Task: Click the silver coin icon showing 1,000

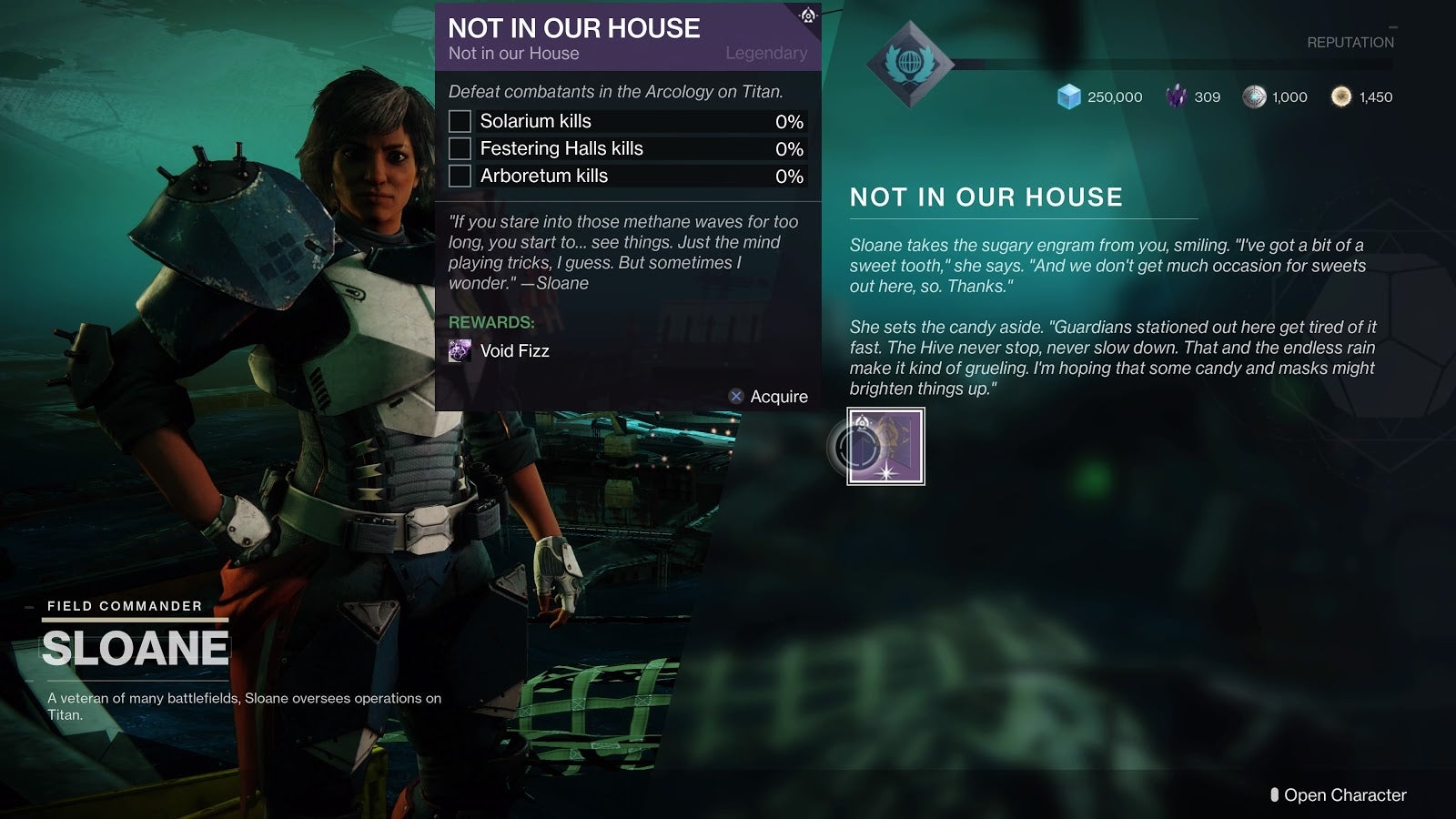Action: click(x=1255, y=96)
